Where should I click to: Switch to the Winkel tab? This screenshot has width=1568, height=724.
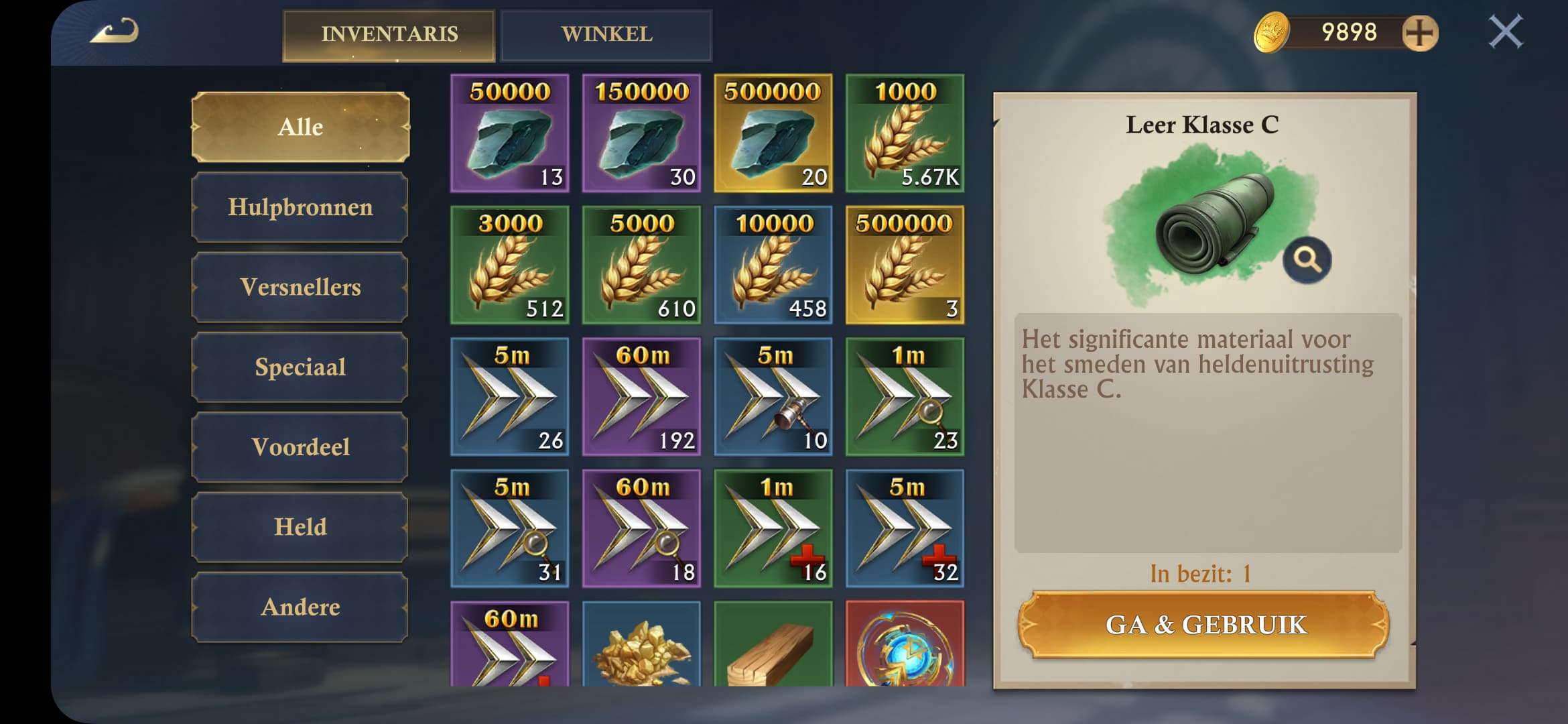[x=606, y=35]
